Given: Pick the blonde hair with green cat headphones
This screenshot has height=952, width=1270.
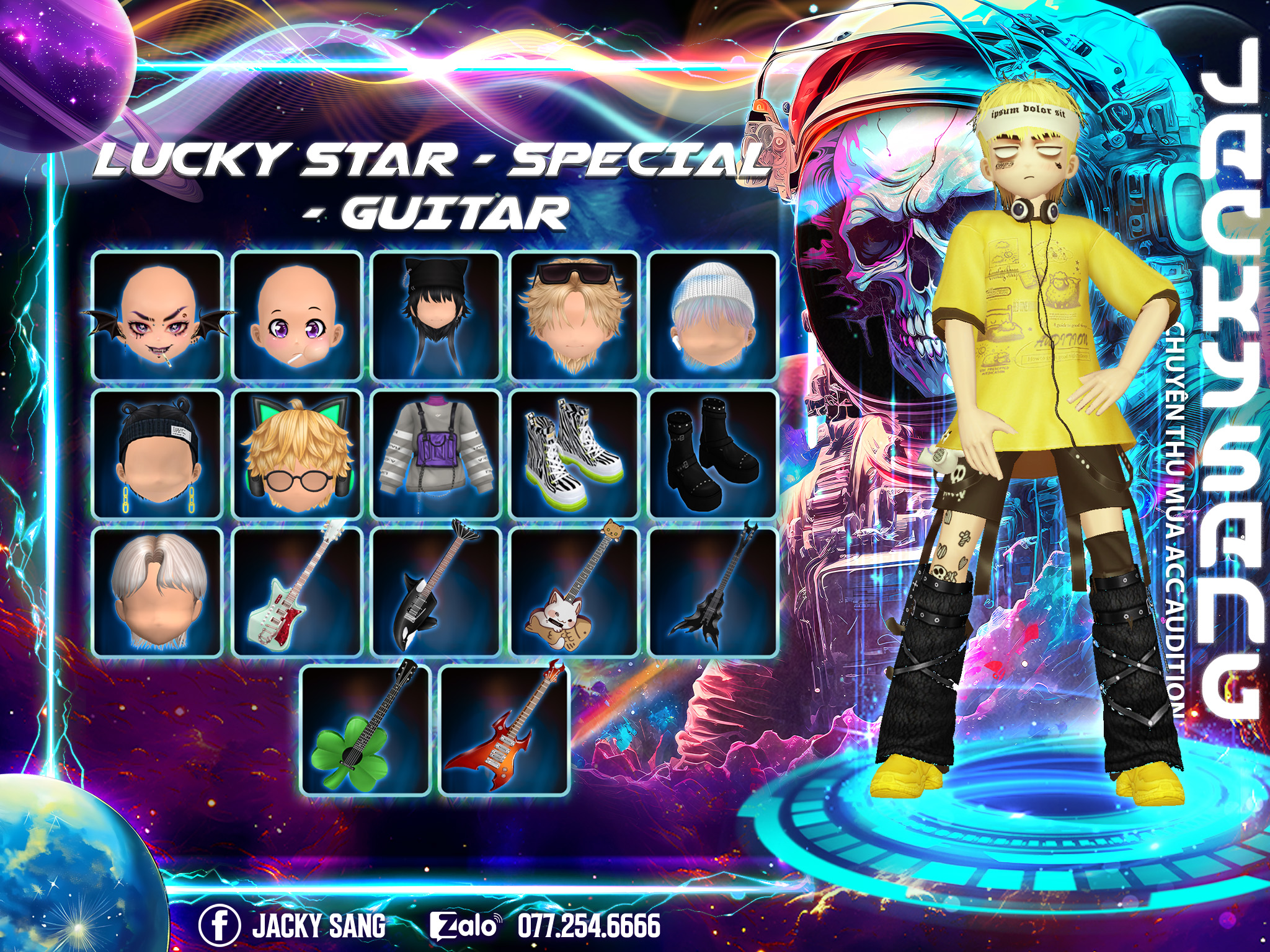Looking at the screenshot, I should coord(297,455).
